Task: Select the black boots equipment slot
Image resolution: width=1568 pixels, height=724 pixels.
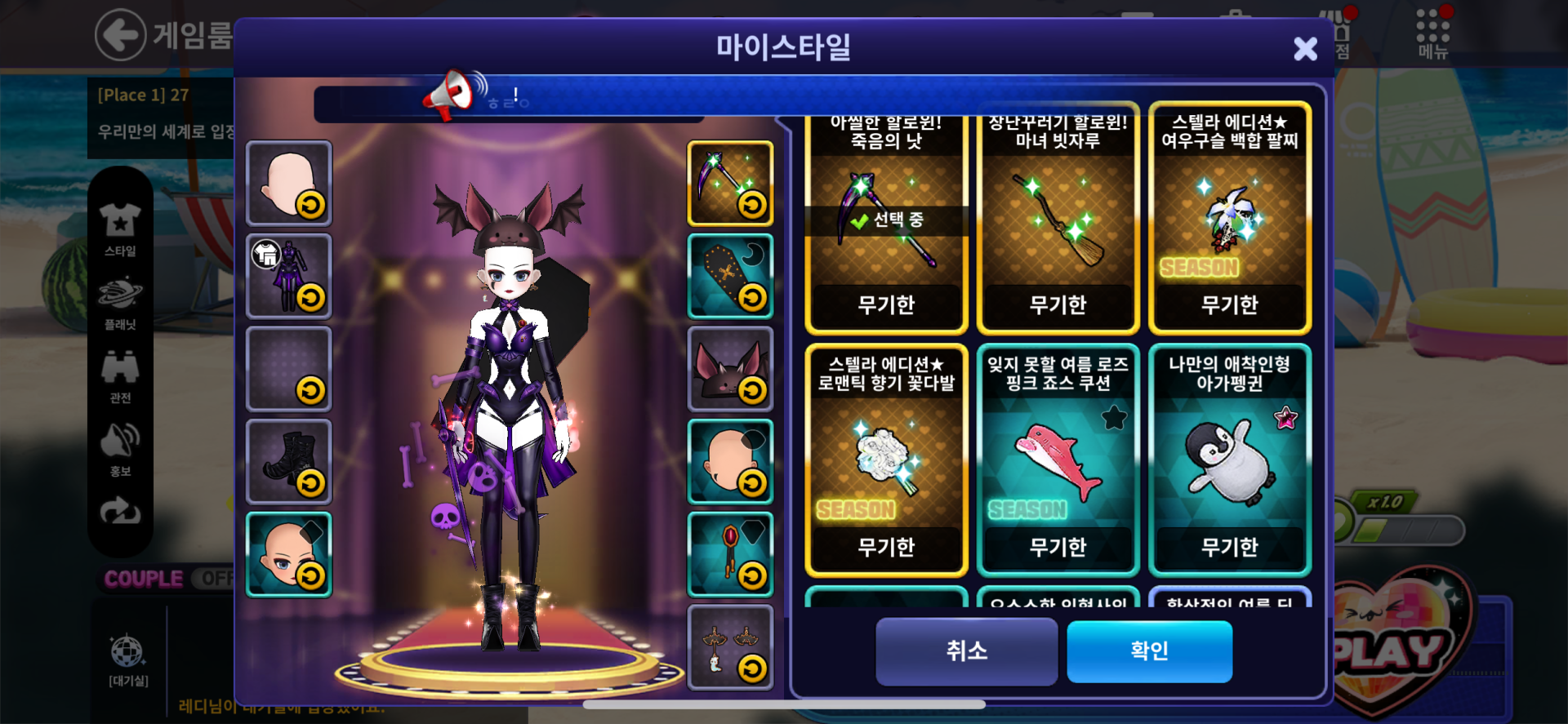Action: coord(289,462)
